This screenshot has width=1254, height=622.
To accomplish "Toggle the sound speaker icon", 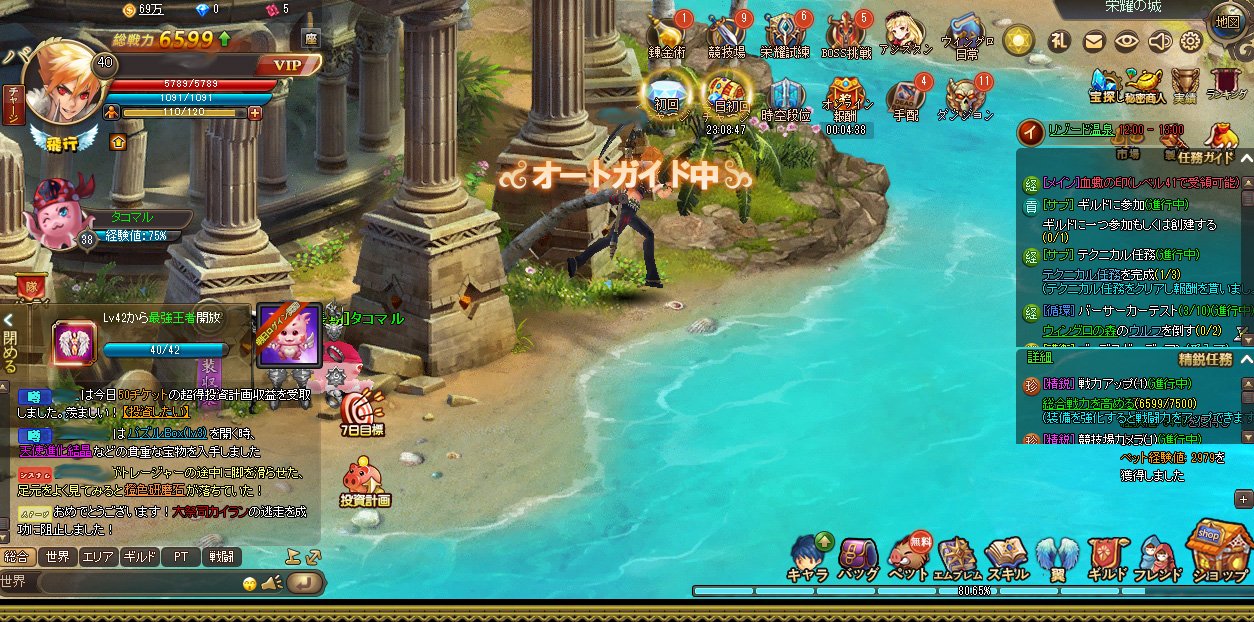I will tap(1159, 41).
